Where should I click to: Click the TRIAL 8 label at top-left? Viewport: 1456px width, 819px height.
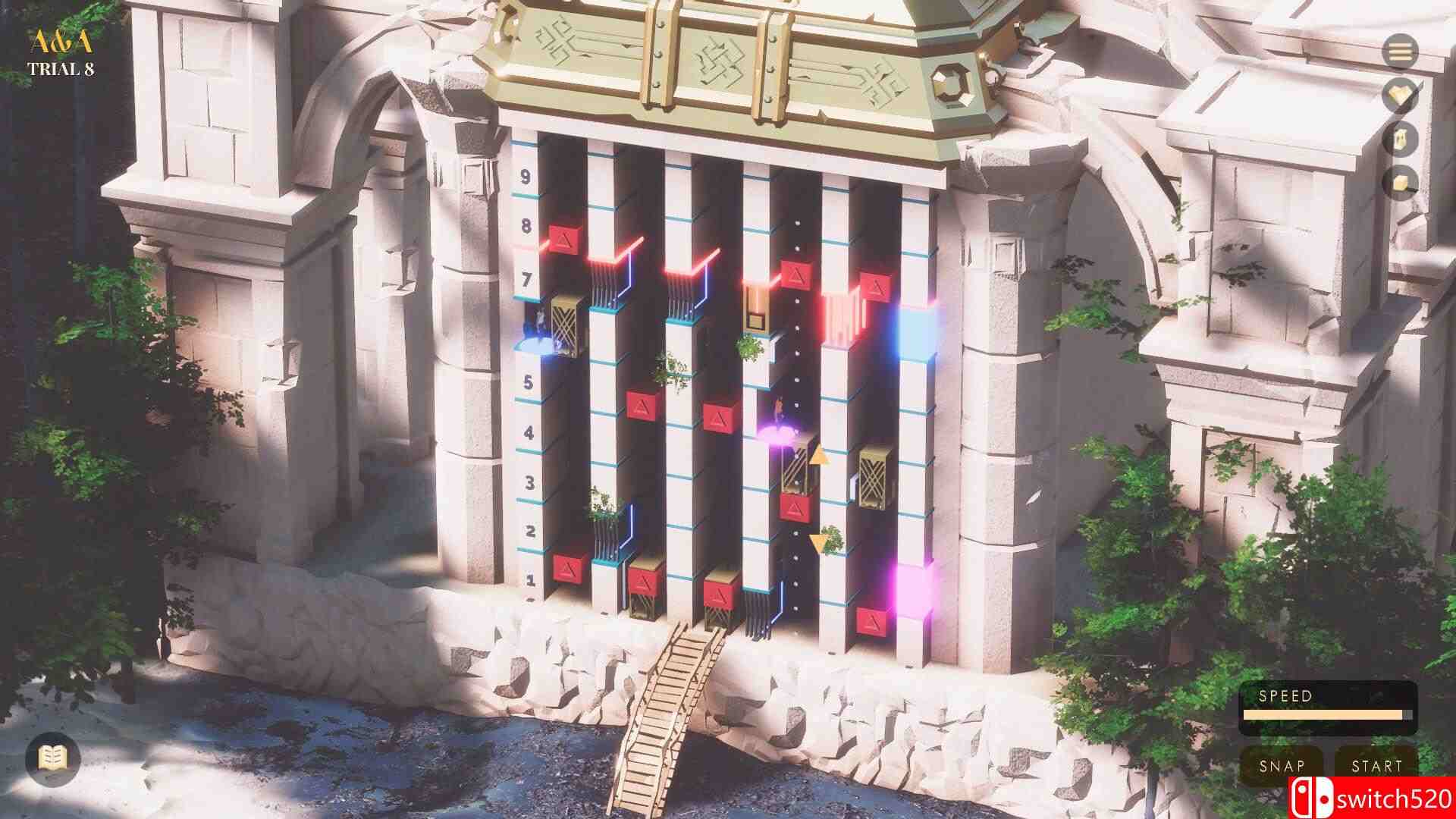[63, 68]
